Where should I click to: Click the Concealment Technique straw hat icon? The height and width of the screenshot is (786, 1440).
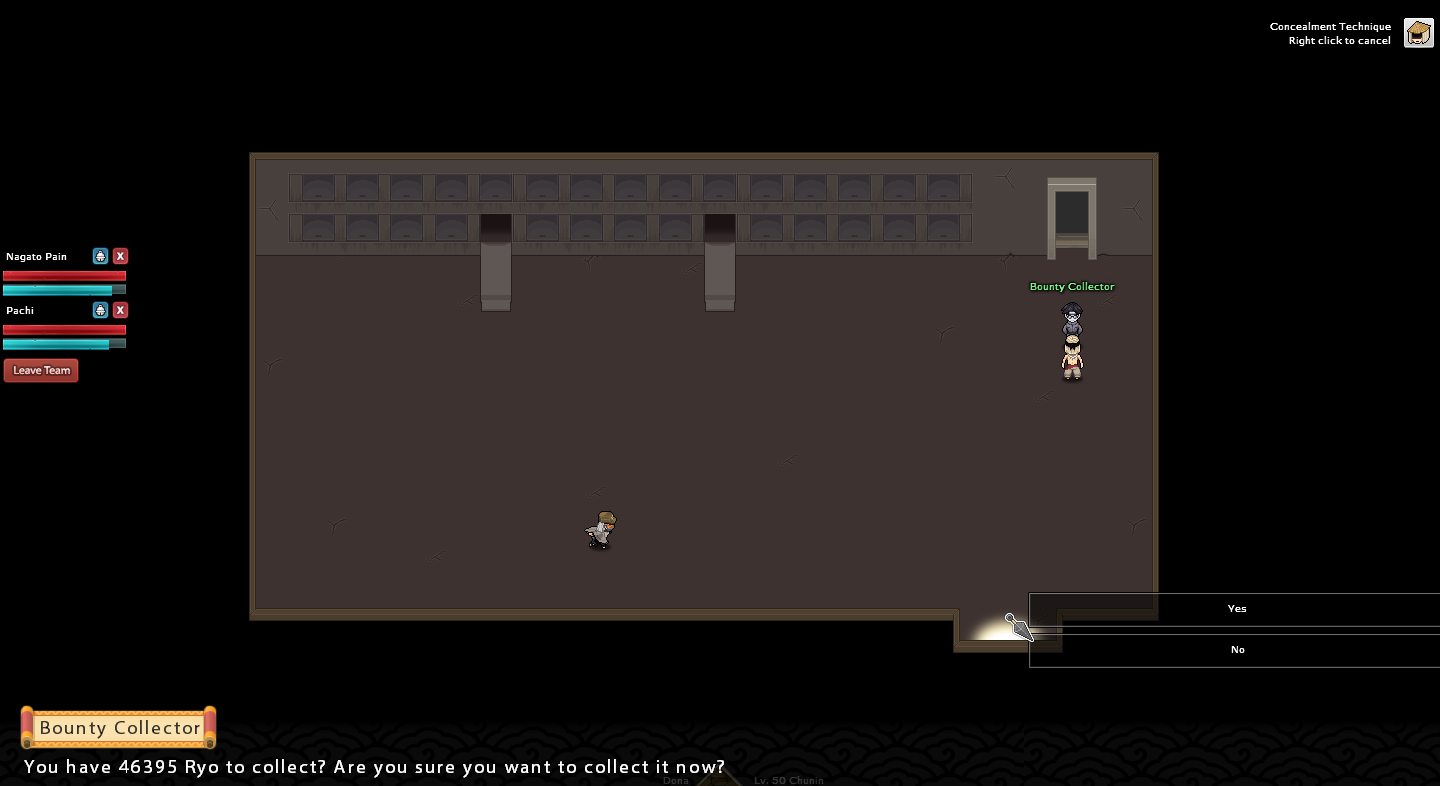(x=1418, y=33)
